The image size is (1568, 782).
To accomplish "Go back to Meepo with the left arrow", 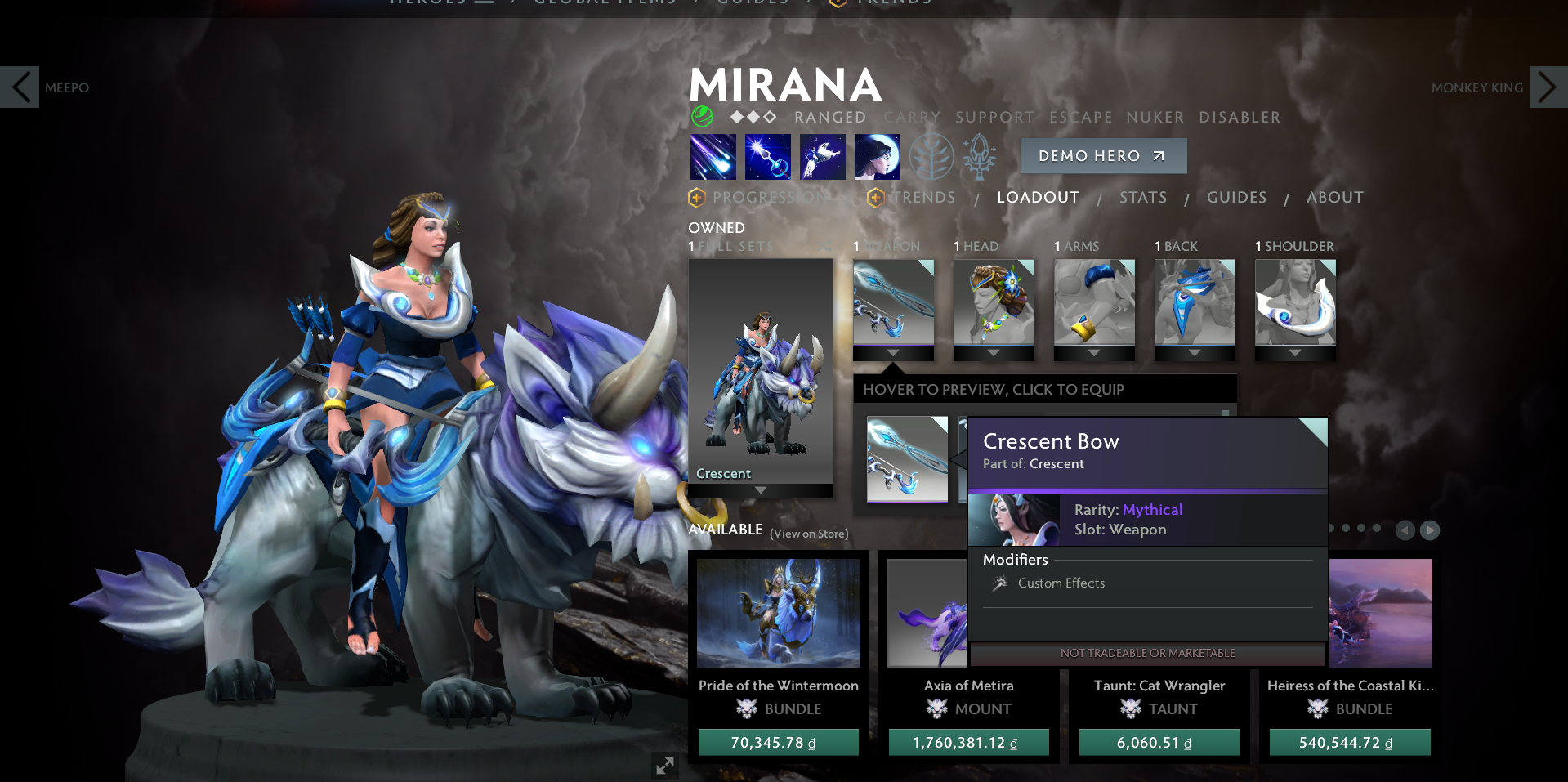I will click(20, 87).
